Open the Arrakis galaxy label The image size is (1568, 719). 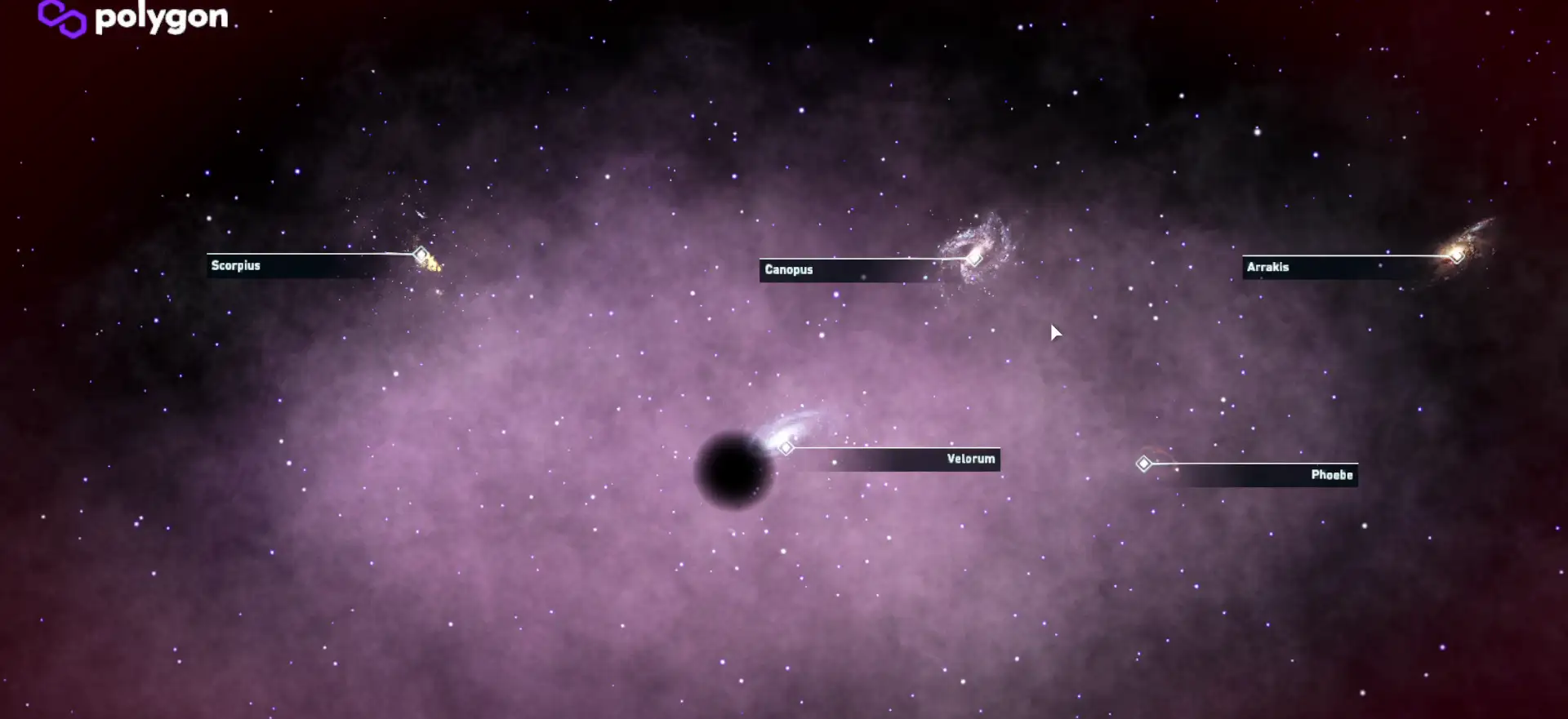(x=1267, y=268)
